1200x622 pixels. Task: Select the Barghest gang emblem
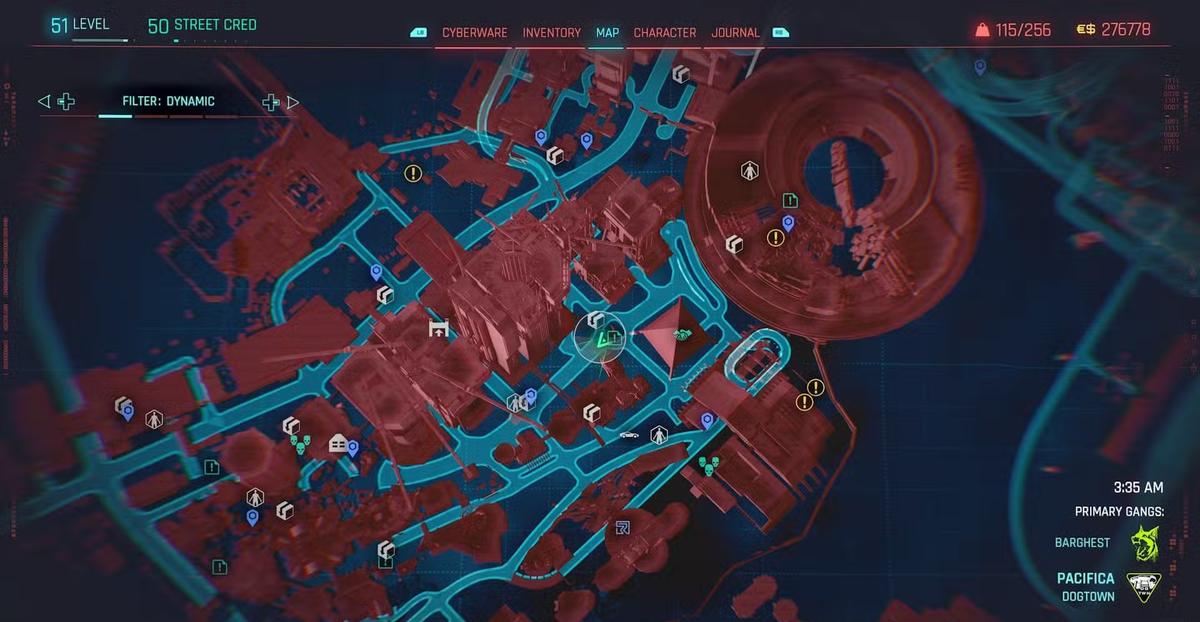coord(1144,543)
